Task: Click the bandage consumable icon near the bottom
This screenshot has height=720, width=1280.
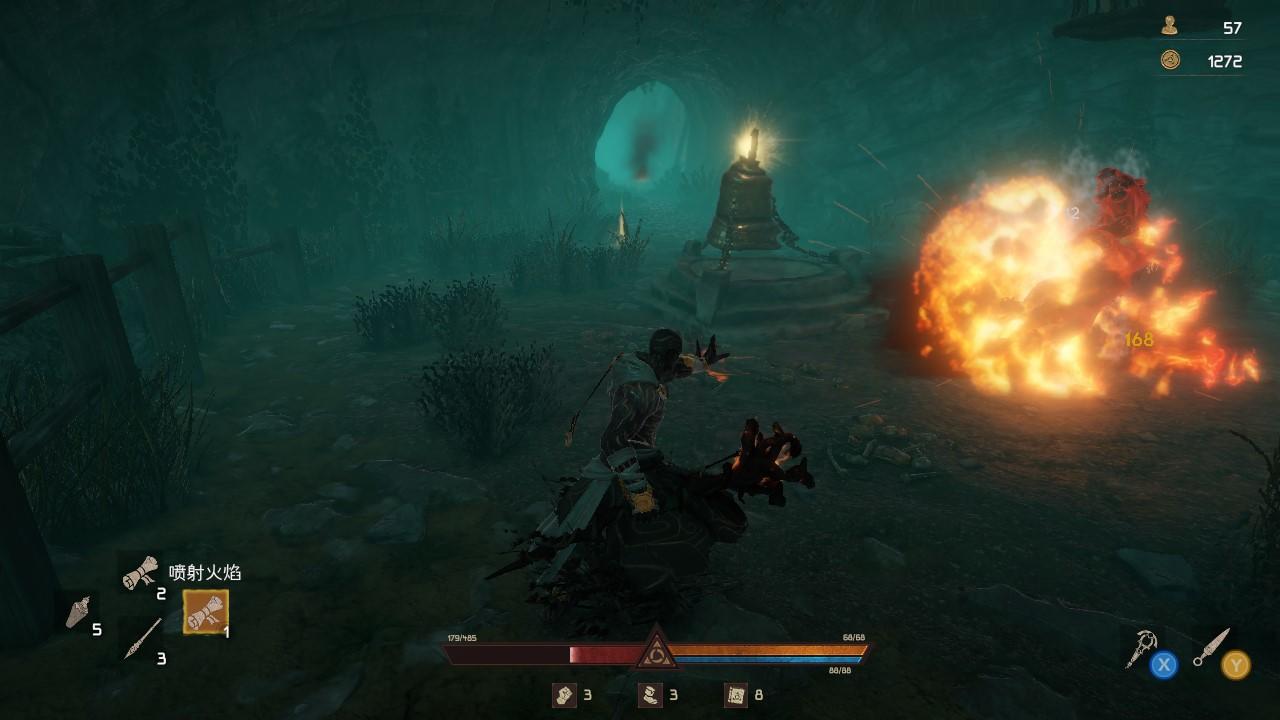Action: click(x=564, y=697)
